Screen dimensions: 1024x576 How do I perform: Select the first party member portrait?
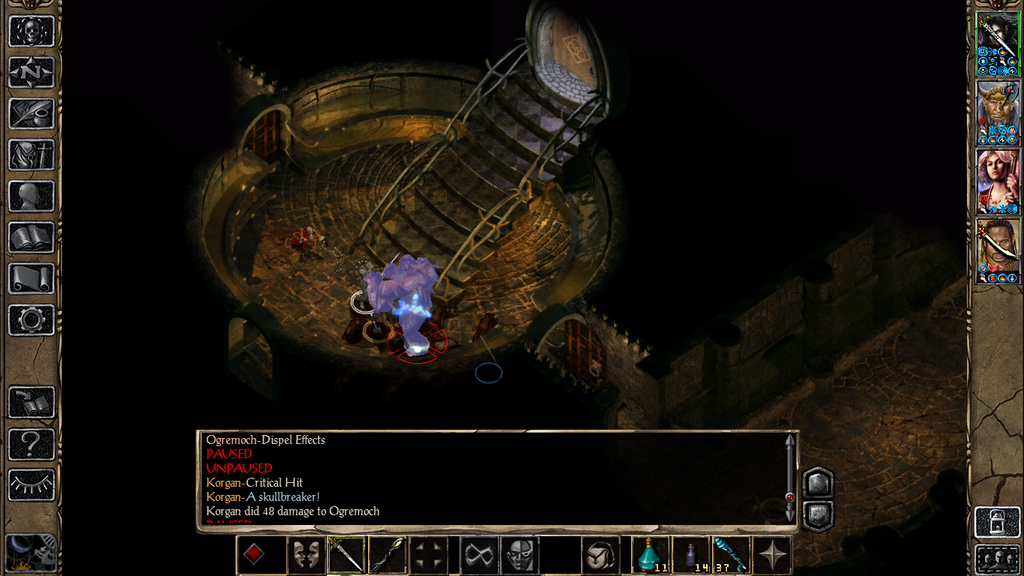(997, 44)
